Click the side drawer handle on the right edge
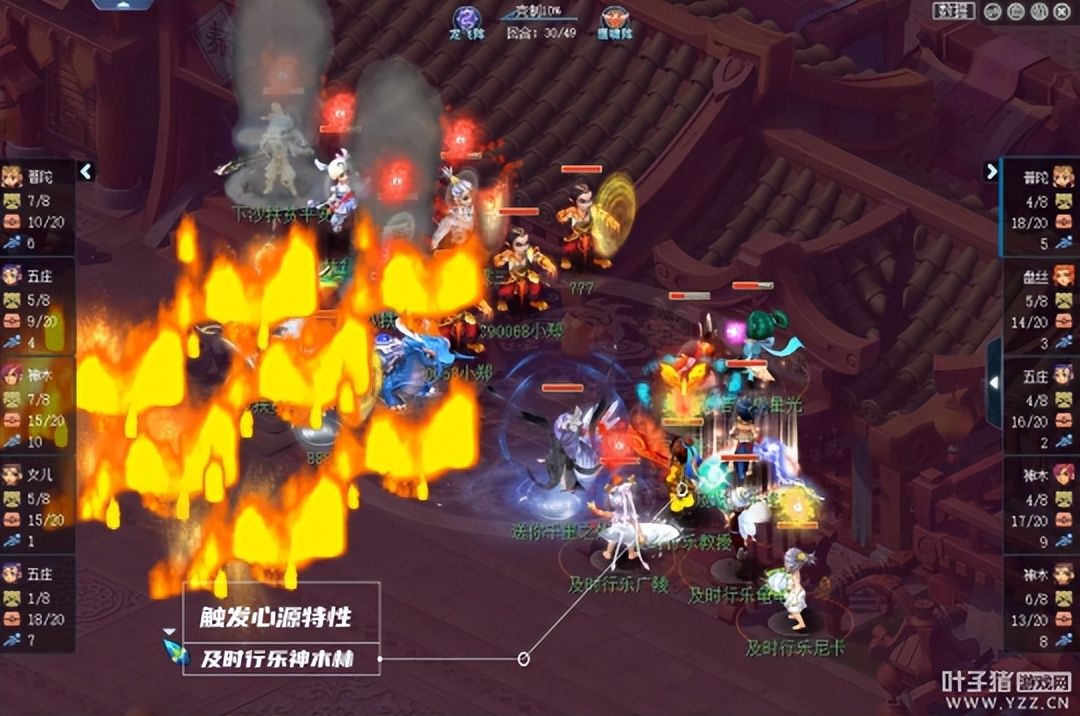Viewport: 1080px width, 716px height. pyautogui.click(x=994, y=381)
